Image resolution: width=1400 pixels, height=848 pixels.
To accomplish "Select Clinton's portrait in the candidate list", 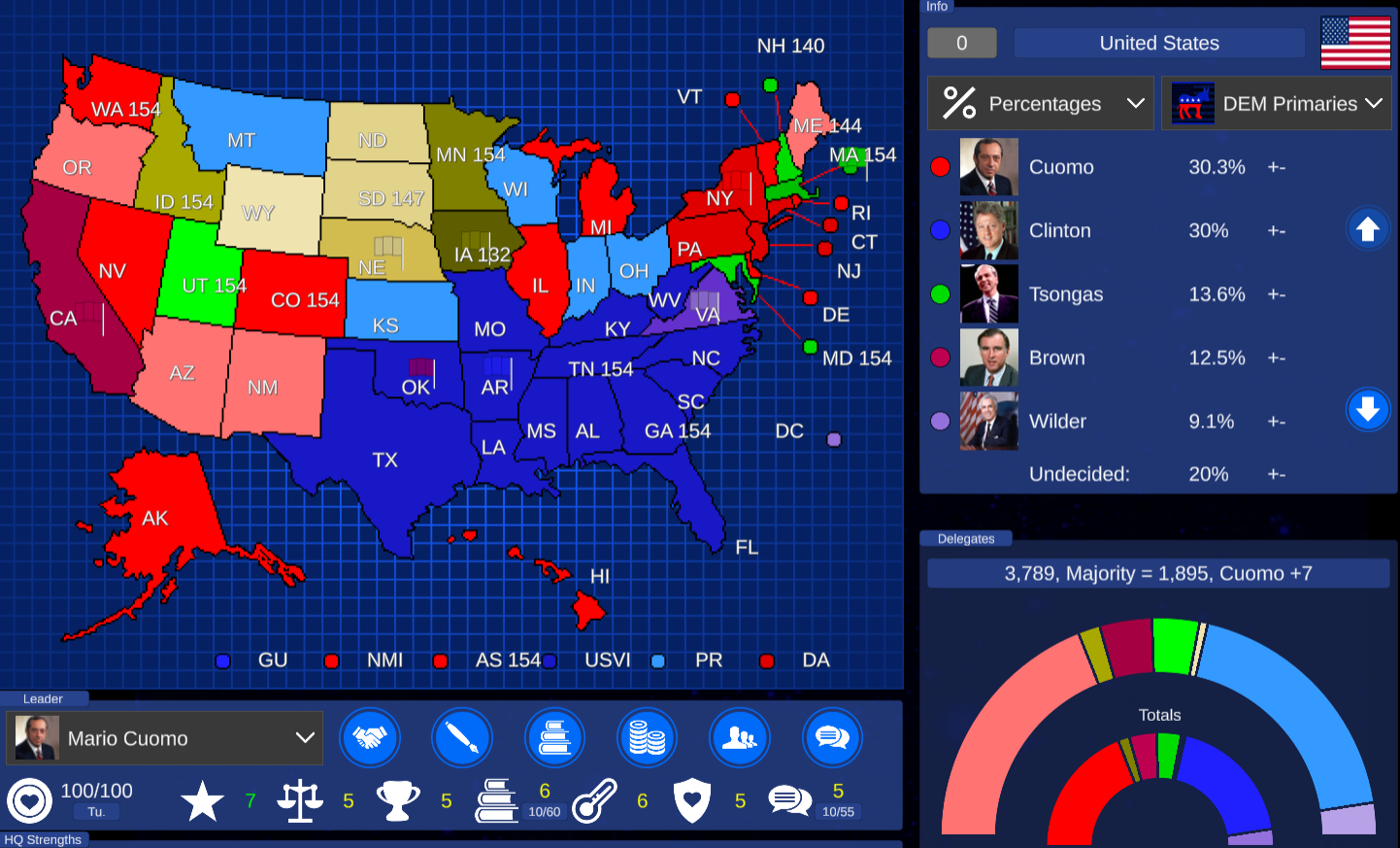I will pyautogui.click(x=988, y=230).
